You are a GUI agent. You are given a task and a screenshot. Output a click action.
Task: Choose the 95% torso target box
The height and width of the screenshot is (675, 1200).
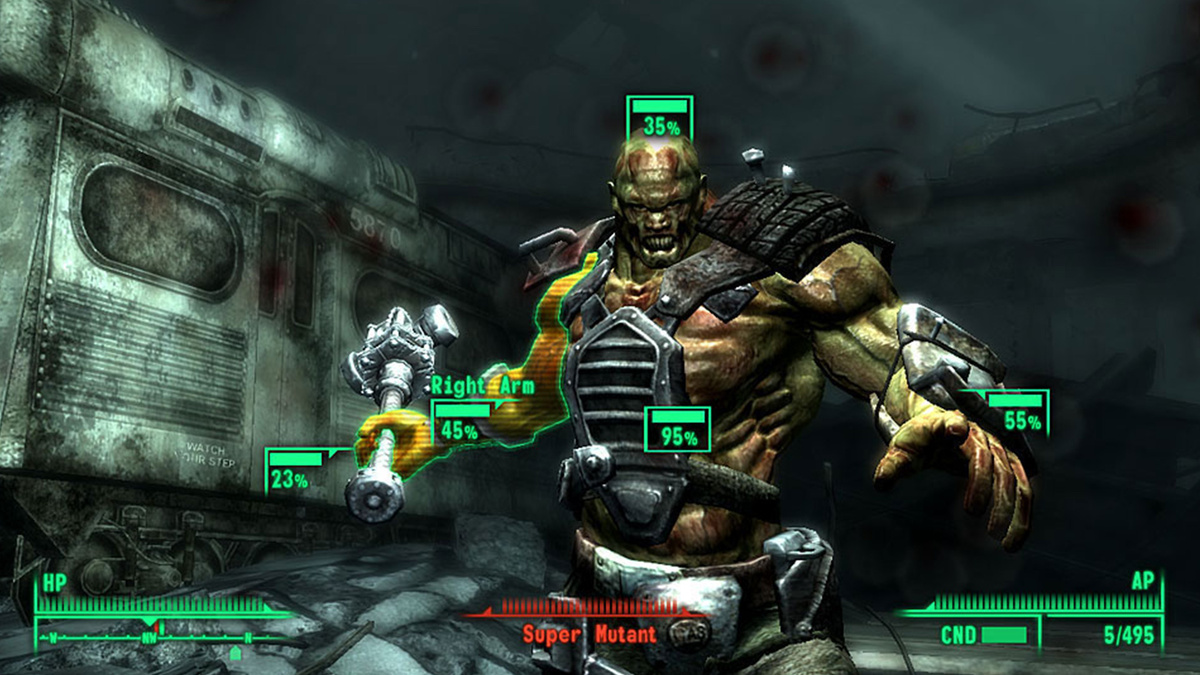(x=678, y=429)
